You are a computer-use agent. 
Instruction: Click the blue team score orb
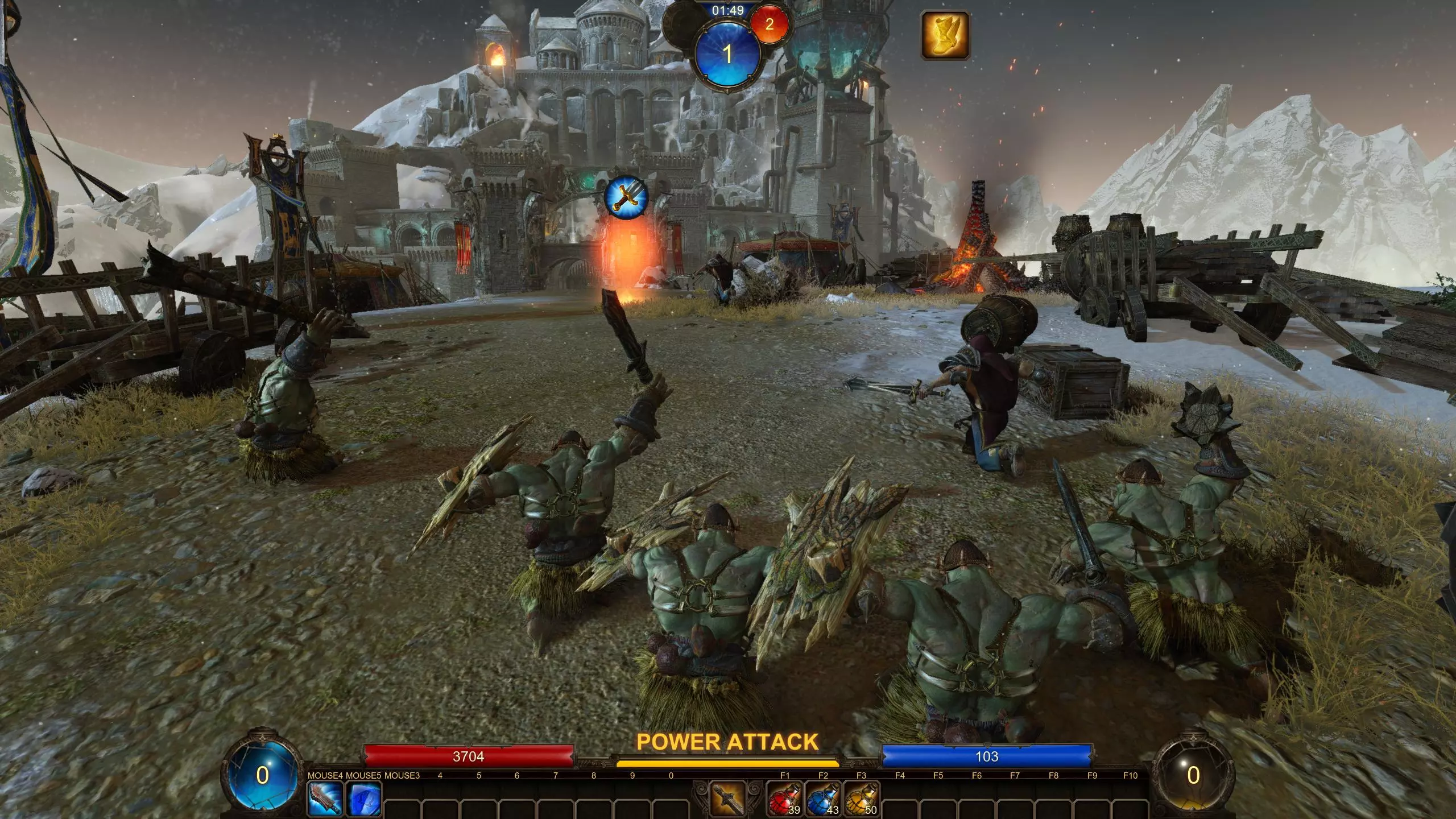click(x=727, y=55)
